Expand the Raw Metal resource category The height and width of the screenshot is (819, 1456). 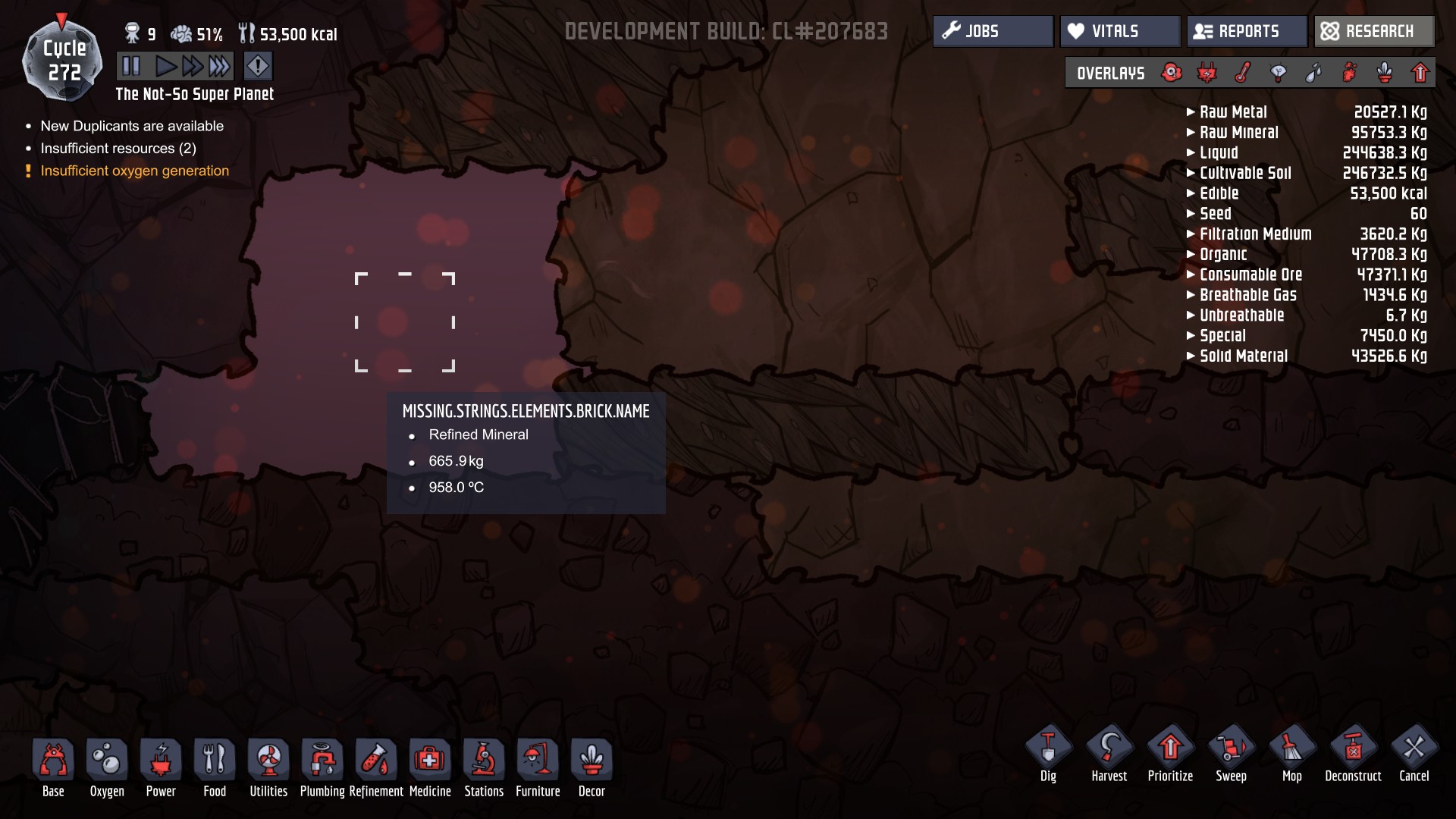tap(1232, 112)
